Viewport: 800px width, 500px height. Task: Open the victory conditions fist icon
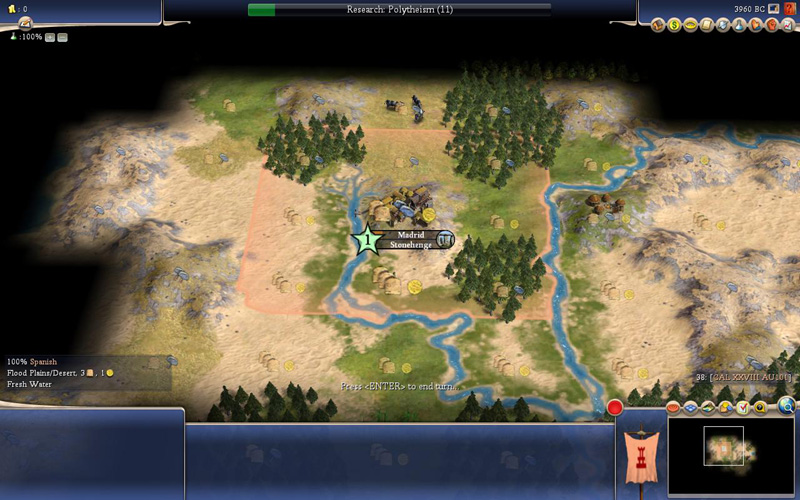770,25
